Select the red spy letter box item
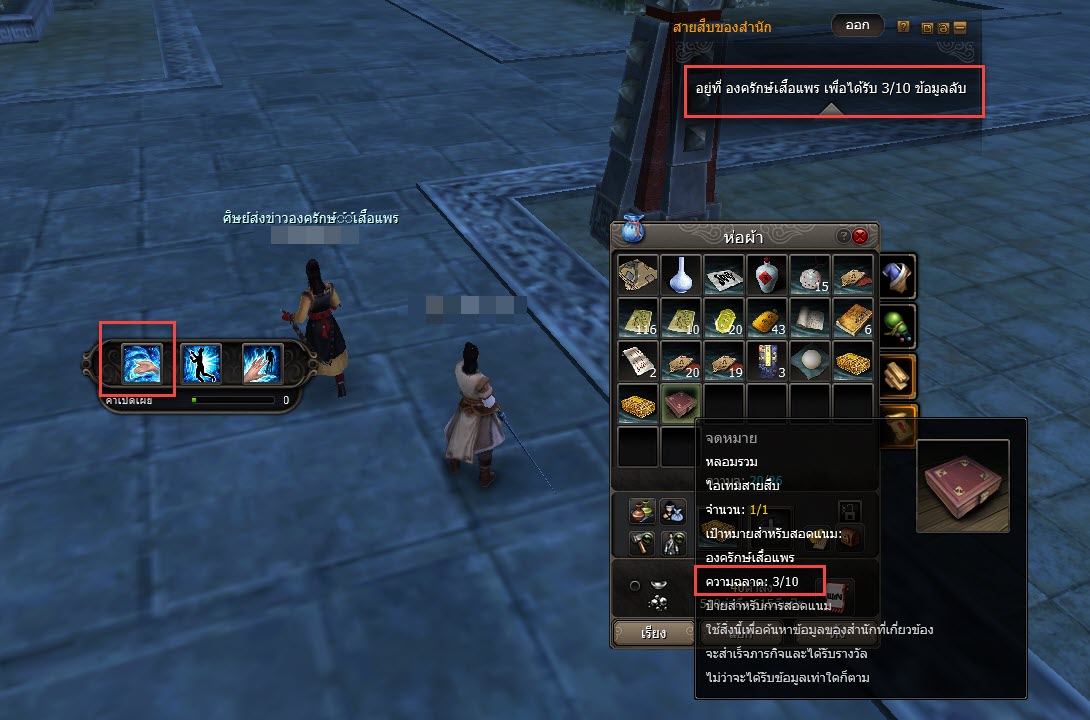This screenshot has height=720, width=1090. tap(680, 404)
